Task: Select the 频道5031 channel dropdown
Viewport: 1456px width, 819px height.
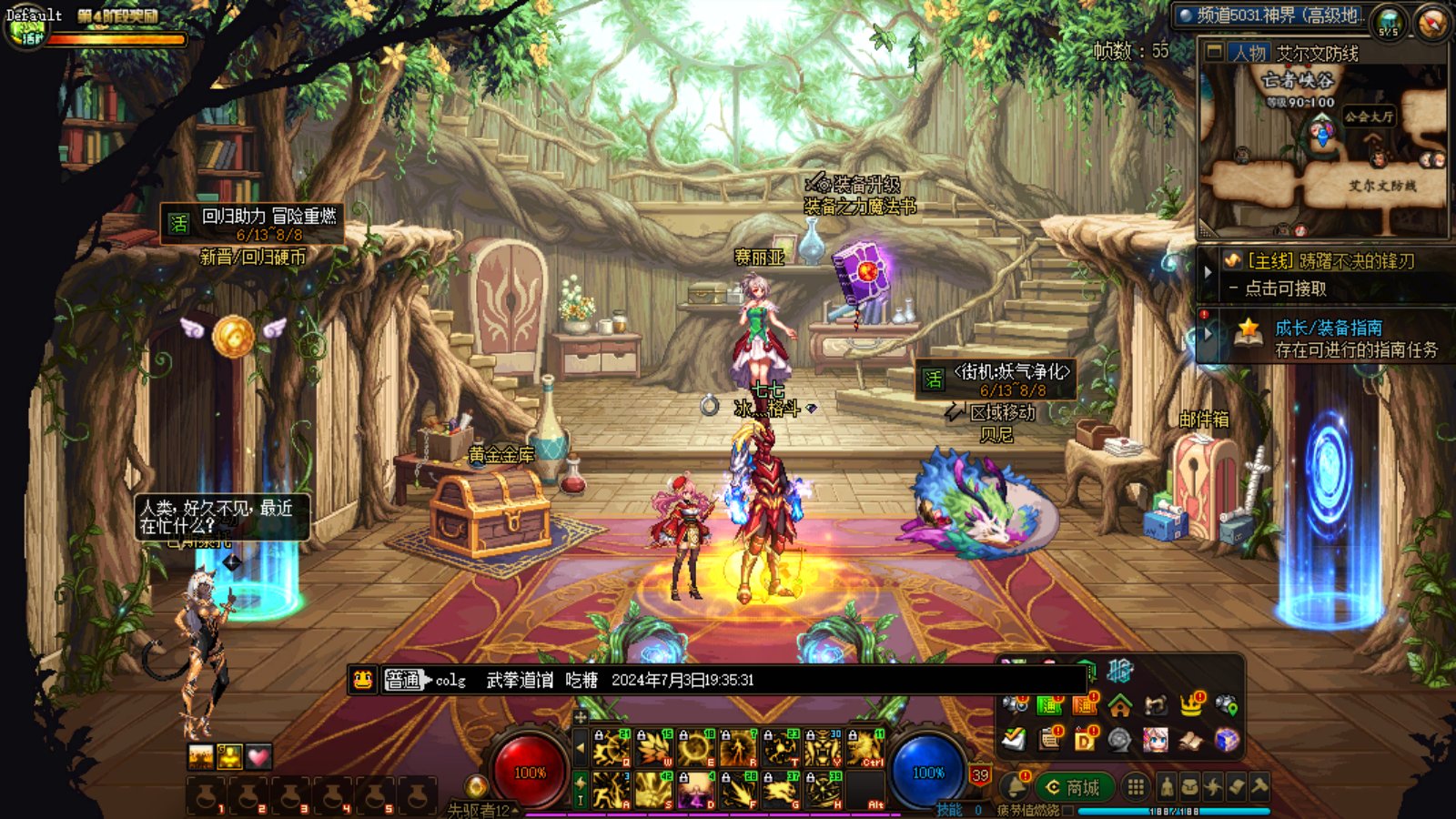Action: click(1270, 15)
